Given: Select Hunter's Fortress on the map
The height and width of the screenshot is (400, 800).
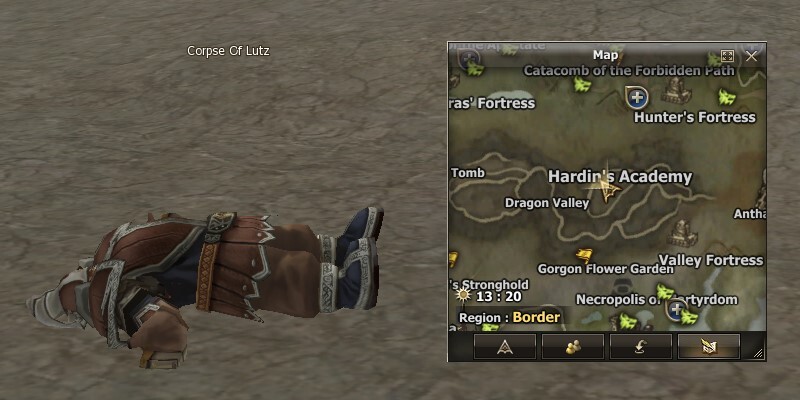Looking at the screenshot, I should click(695, 118).
